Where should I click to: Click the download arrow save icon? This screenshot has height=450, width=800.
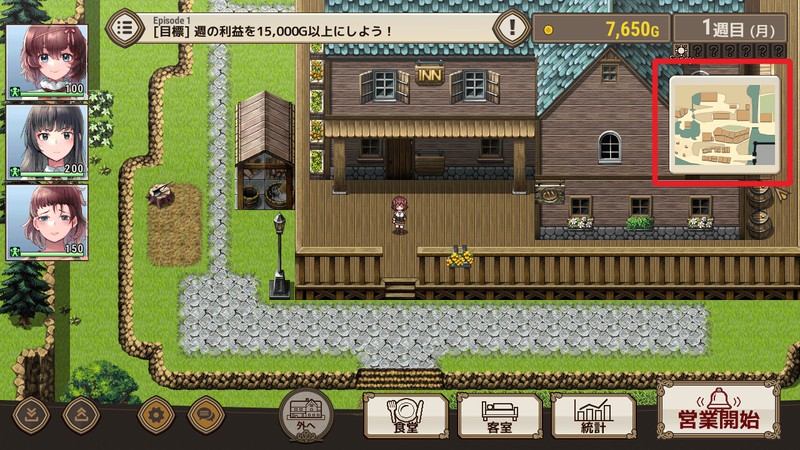pyautogui.click(x=30, y=412)
